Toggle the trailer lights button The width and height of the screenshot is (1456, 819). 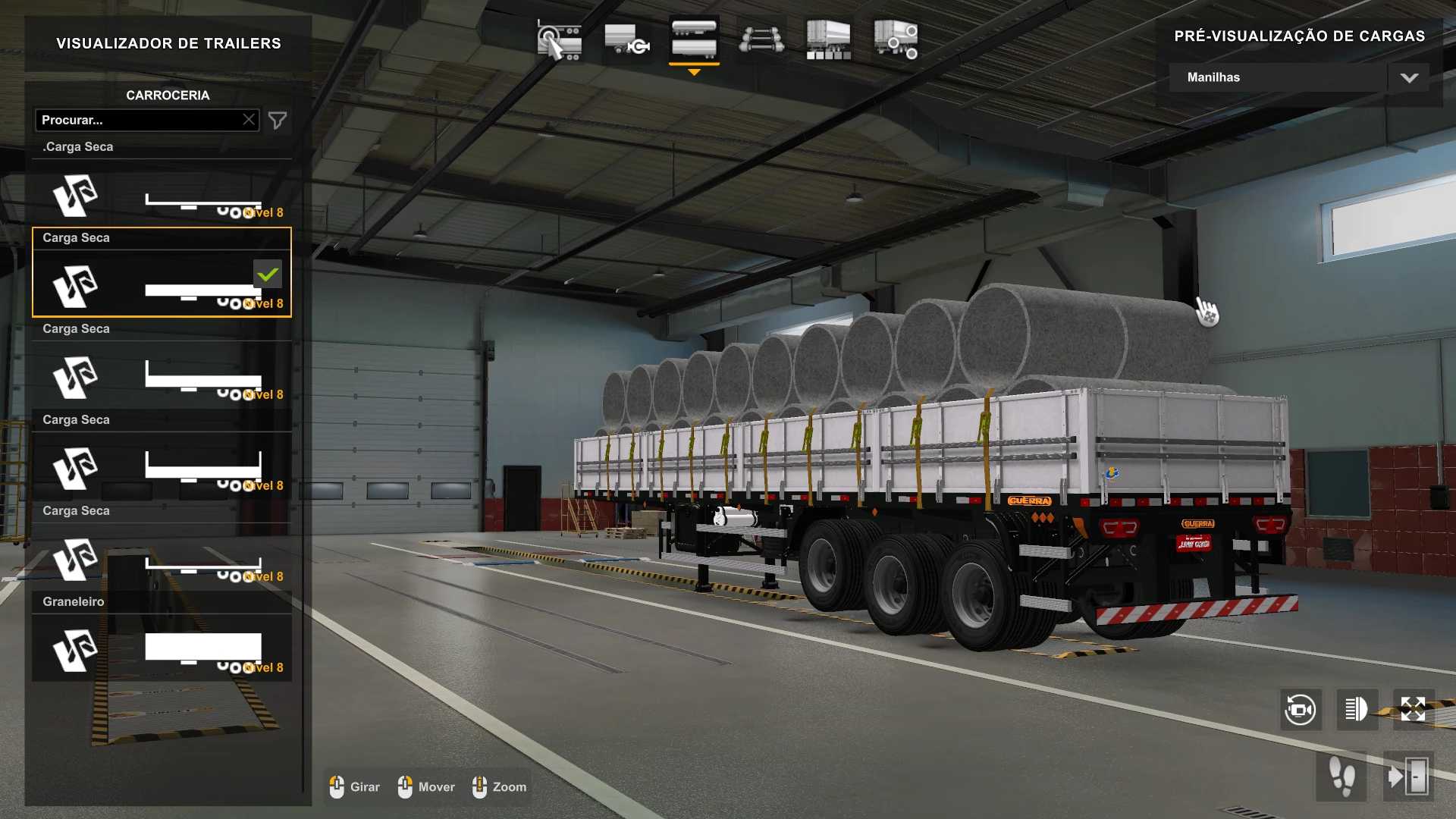[1357, 710]
